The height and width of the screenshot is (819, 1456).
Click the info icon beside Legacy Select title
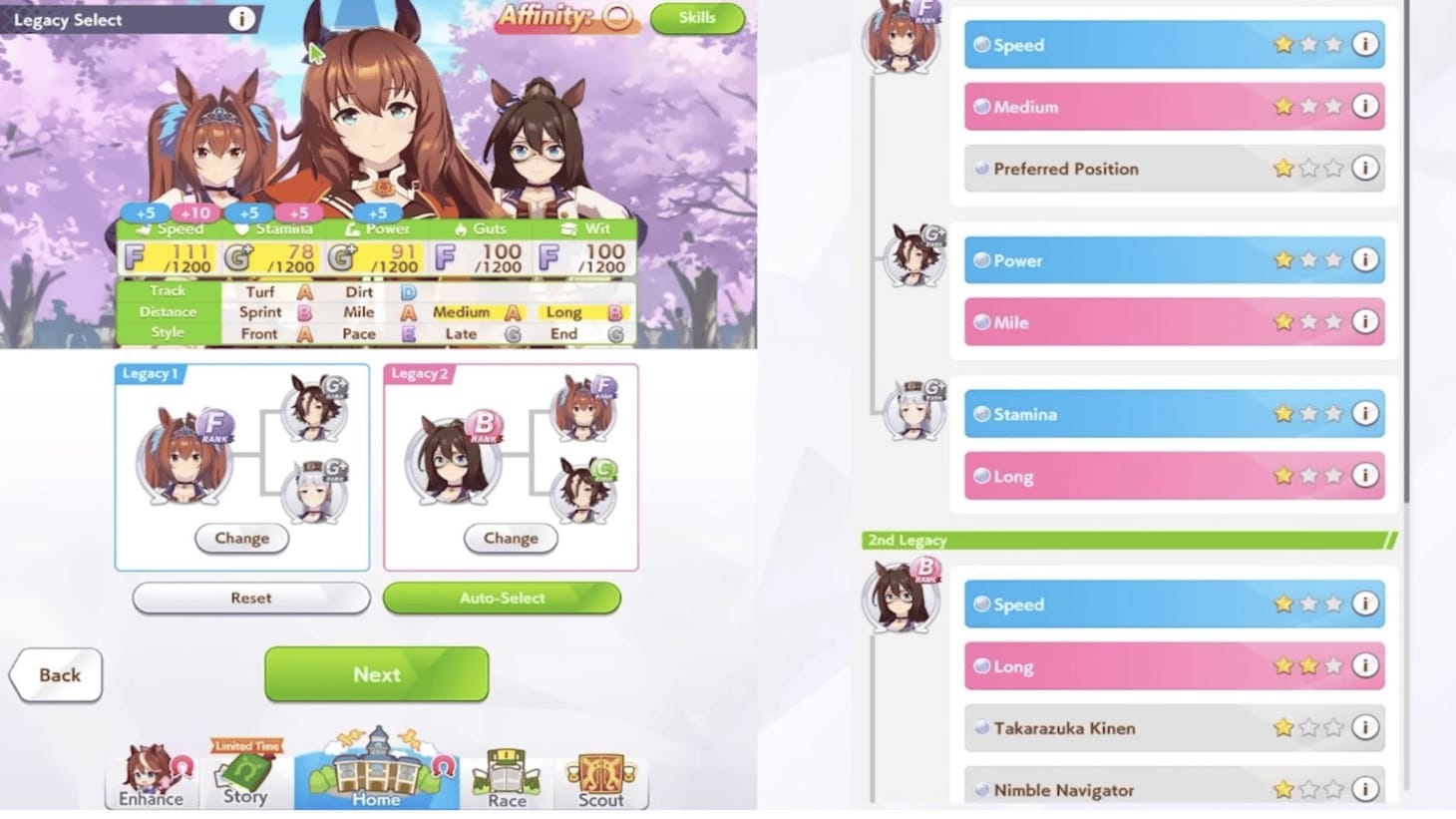click(242, 18)
